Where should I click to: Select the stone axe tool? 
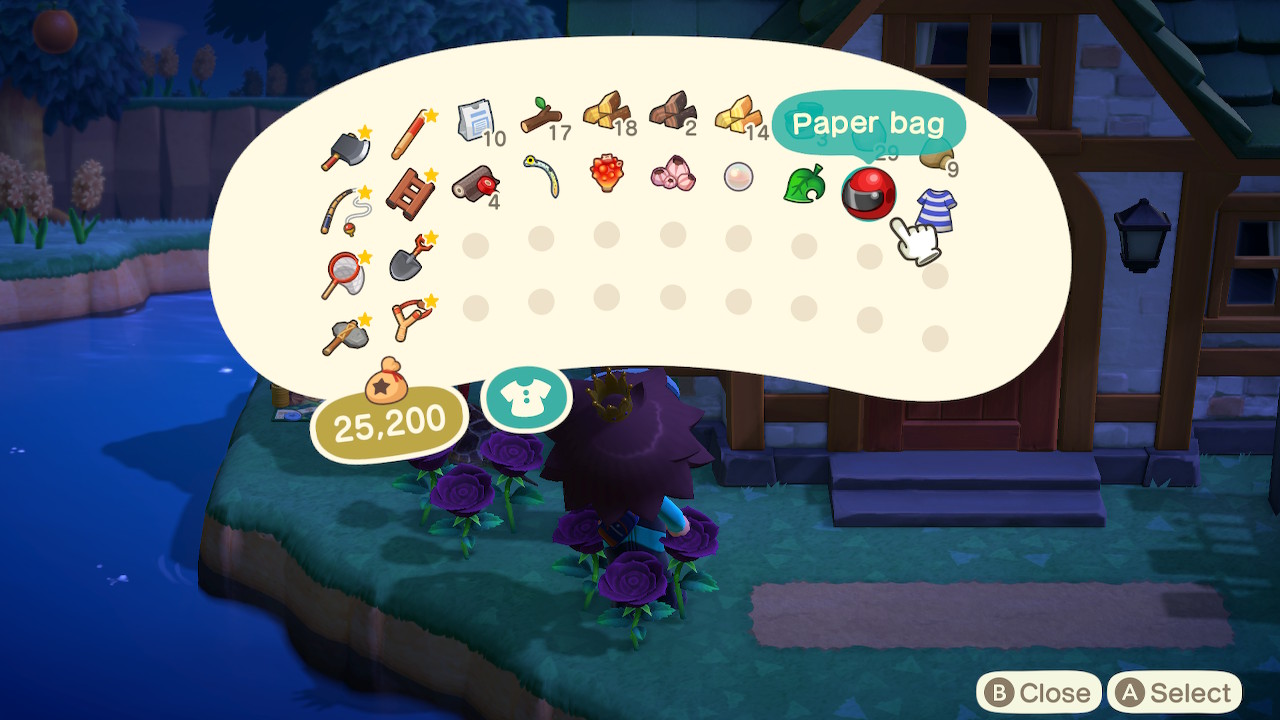344,335
